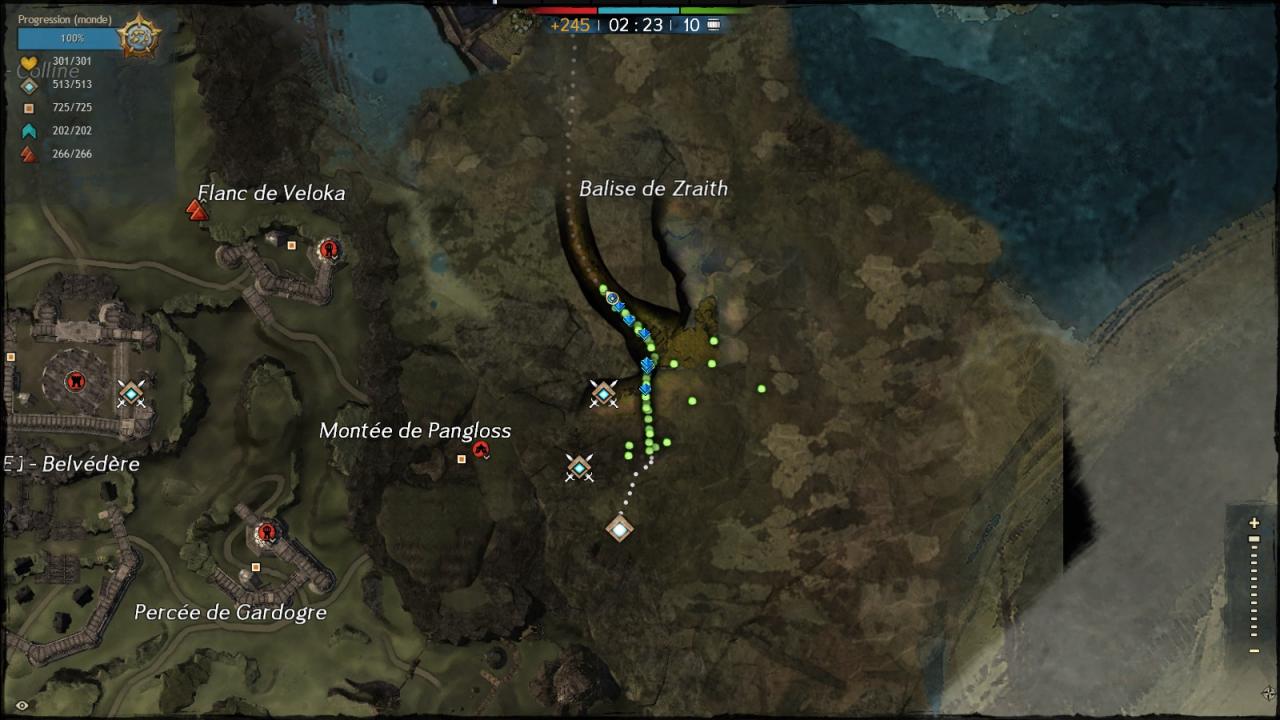
Task: Click the vista marker beside Flanc de Veloka
Action: click(197, 210)
